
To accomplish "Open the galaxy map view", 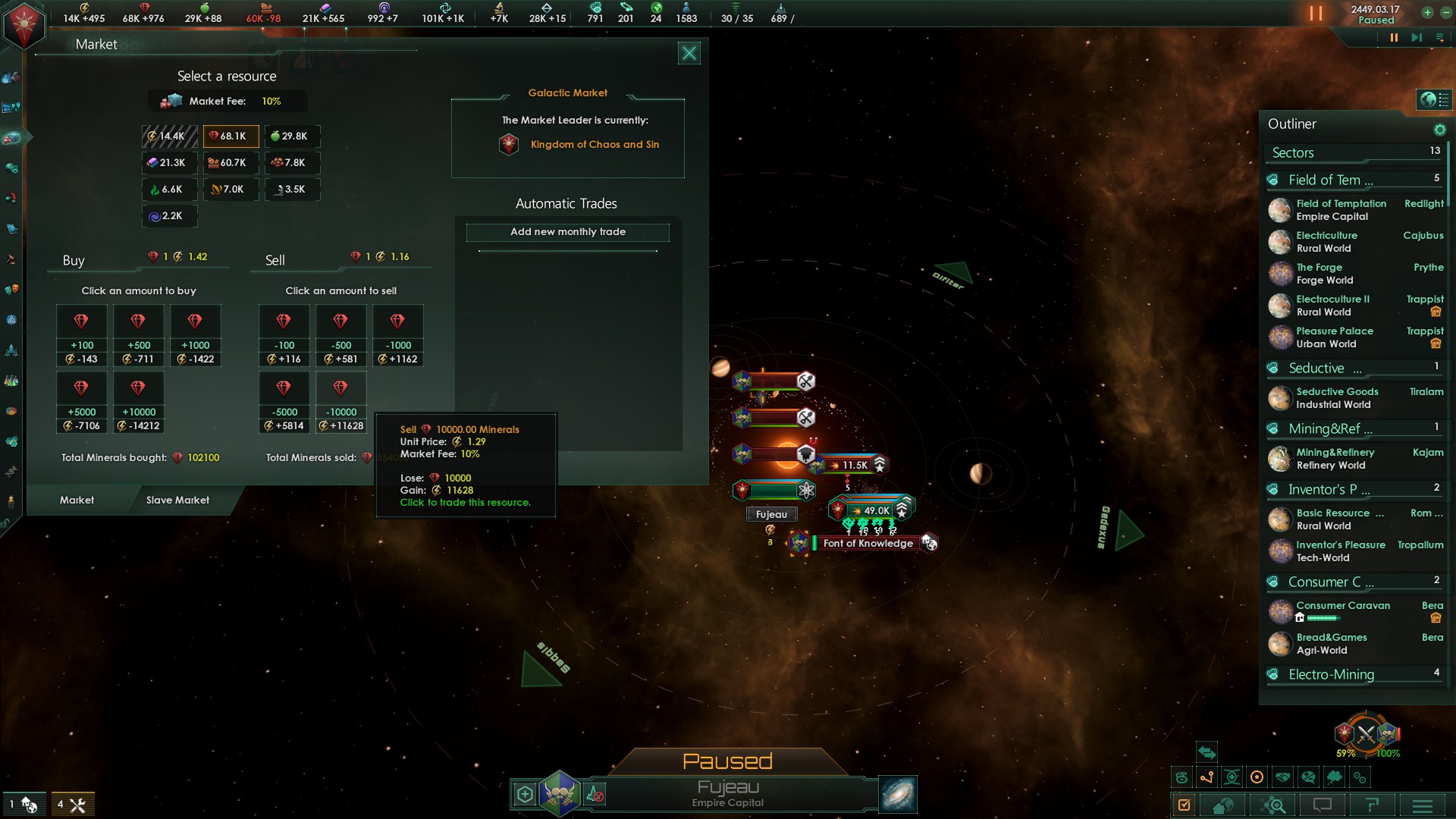I will [x=898, y=794].
